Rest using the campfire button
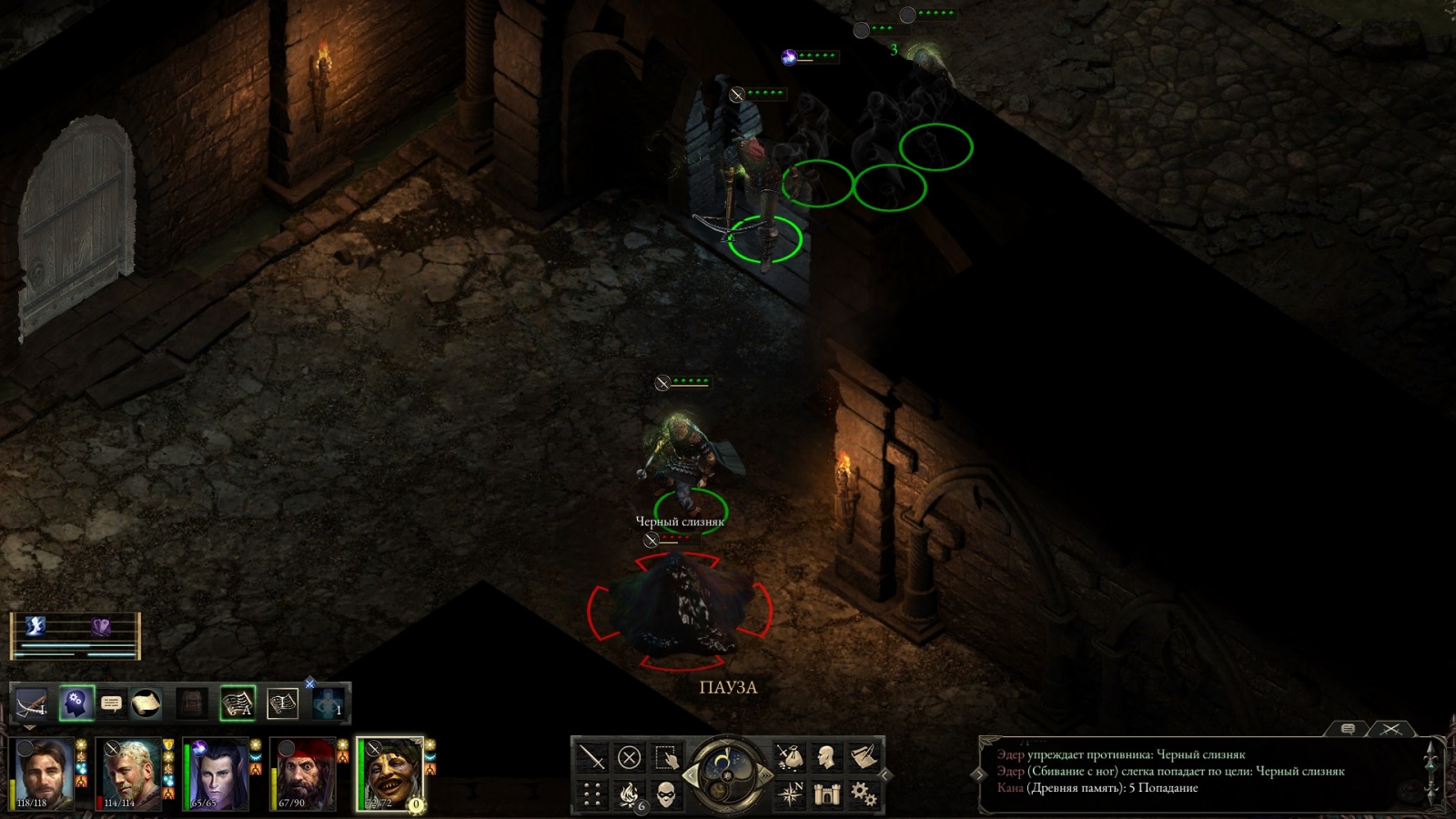Image resolution: width=1456 pixels, height=819 pixels. point(629,794)
